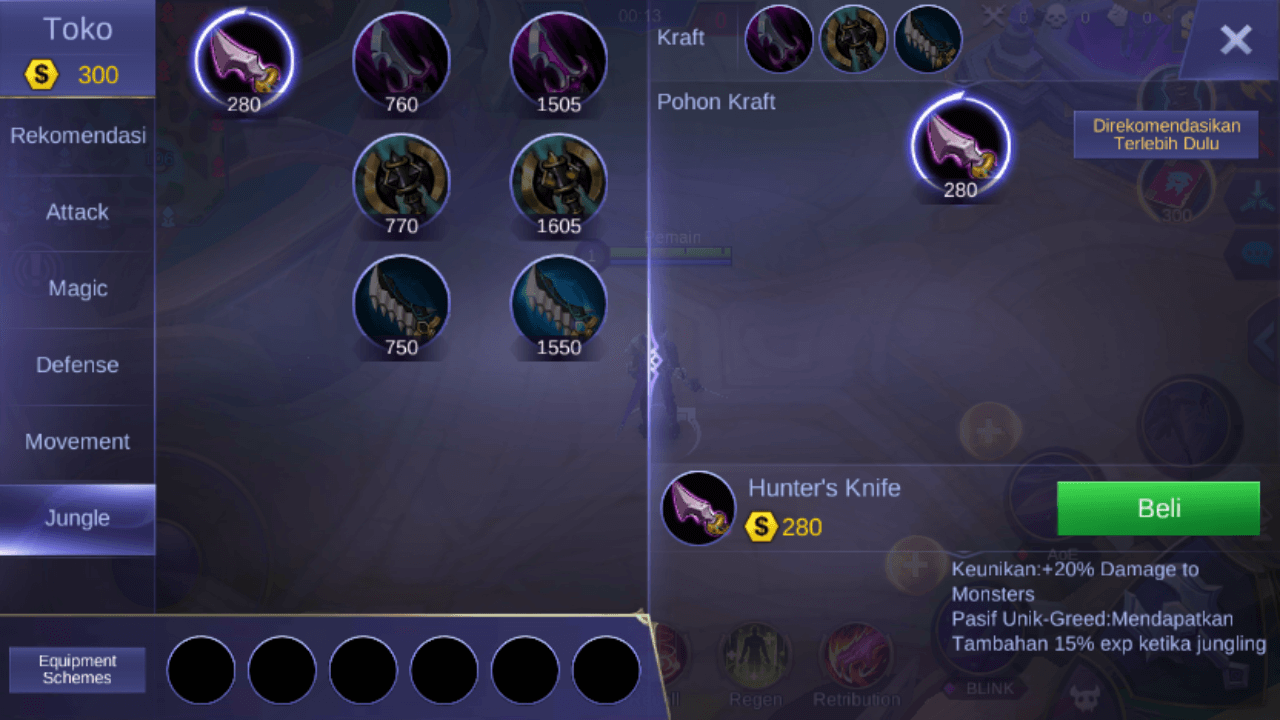Viewport: 1280px width, 720px height.
Task: Select the Movement category
Action: pos(77,441)
